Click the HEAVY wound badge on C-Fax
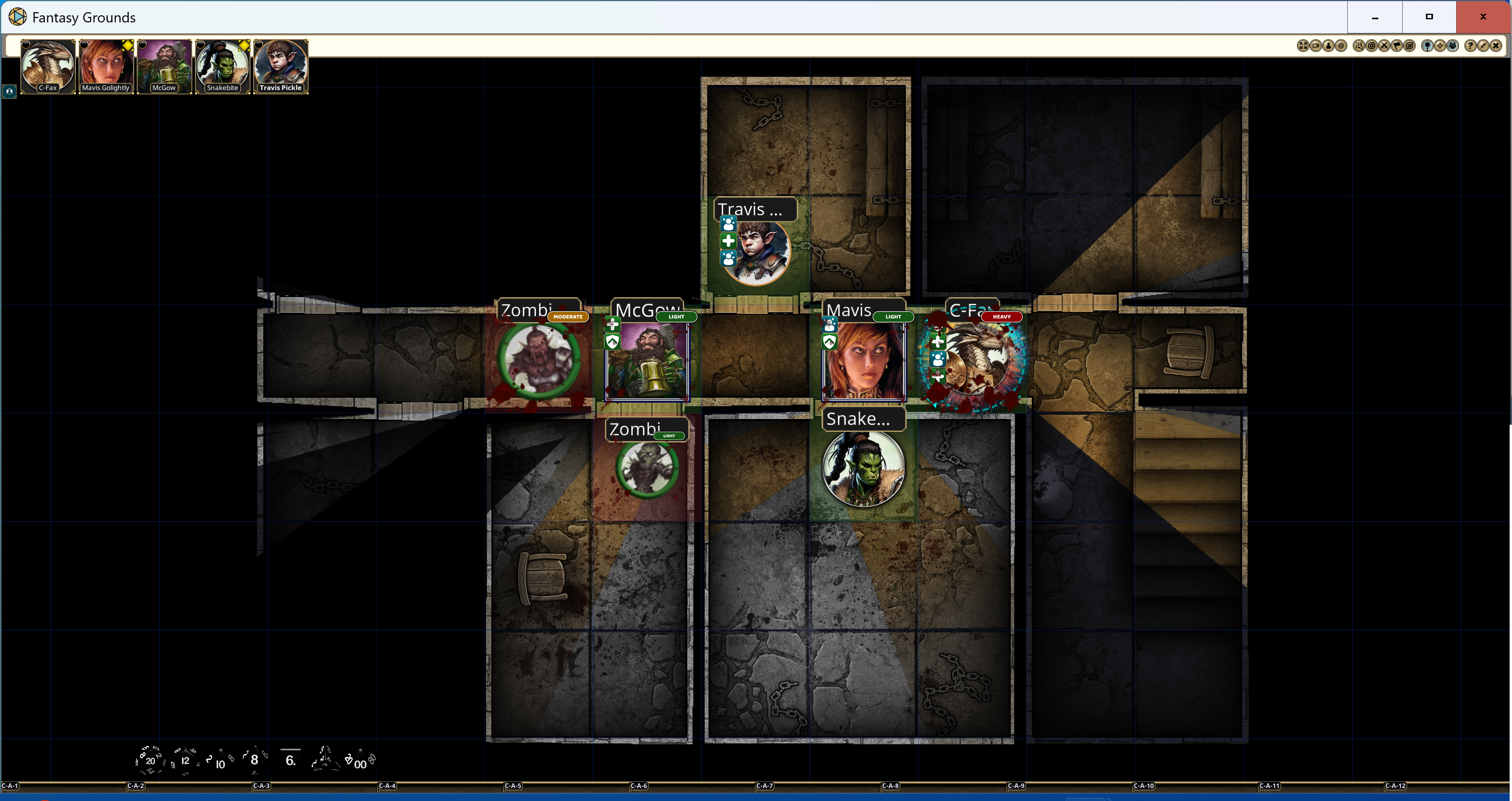The image size is (1512, 801). [x=1002, y=317]
